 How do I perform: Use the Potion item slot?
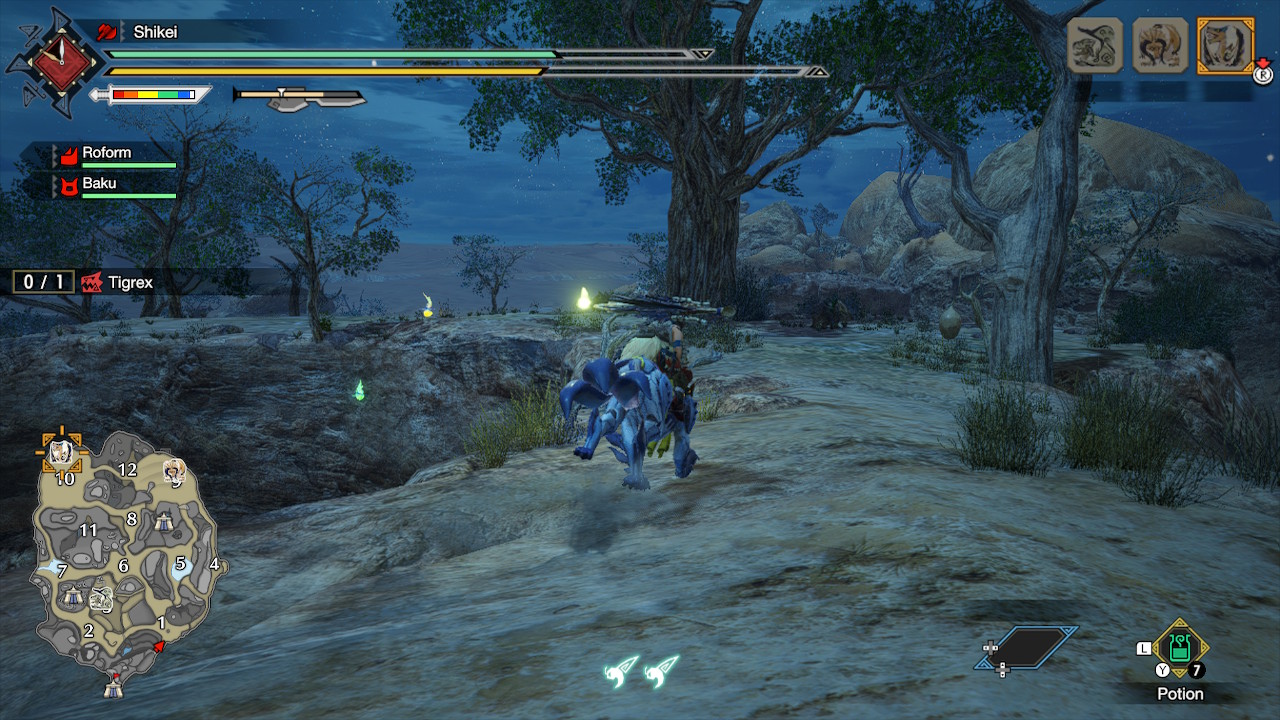coord(1180,648)
